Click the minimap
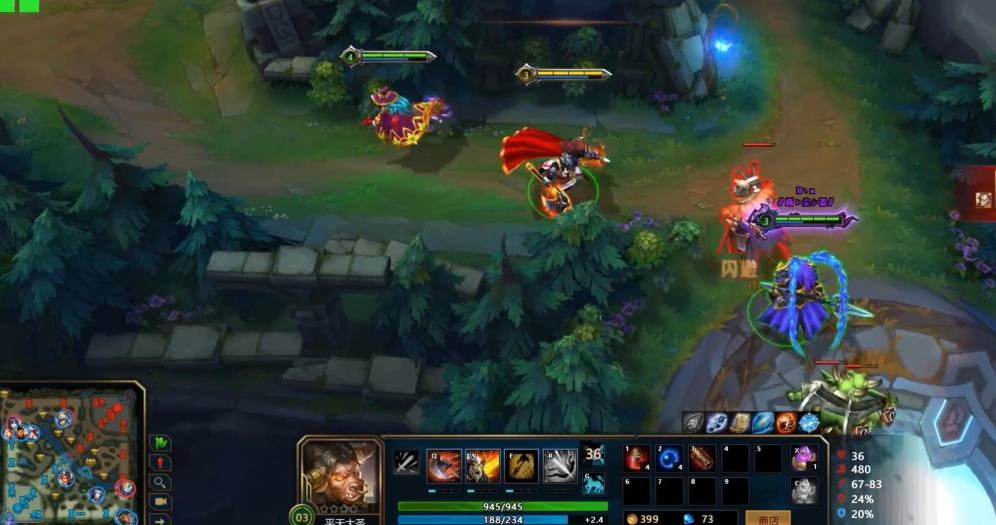The width and height of the screenshot is (996, 525). click(x=70, y=456)
